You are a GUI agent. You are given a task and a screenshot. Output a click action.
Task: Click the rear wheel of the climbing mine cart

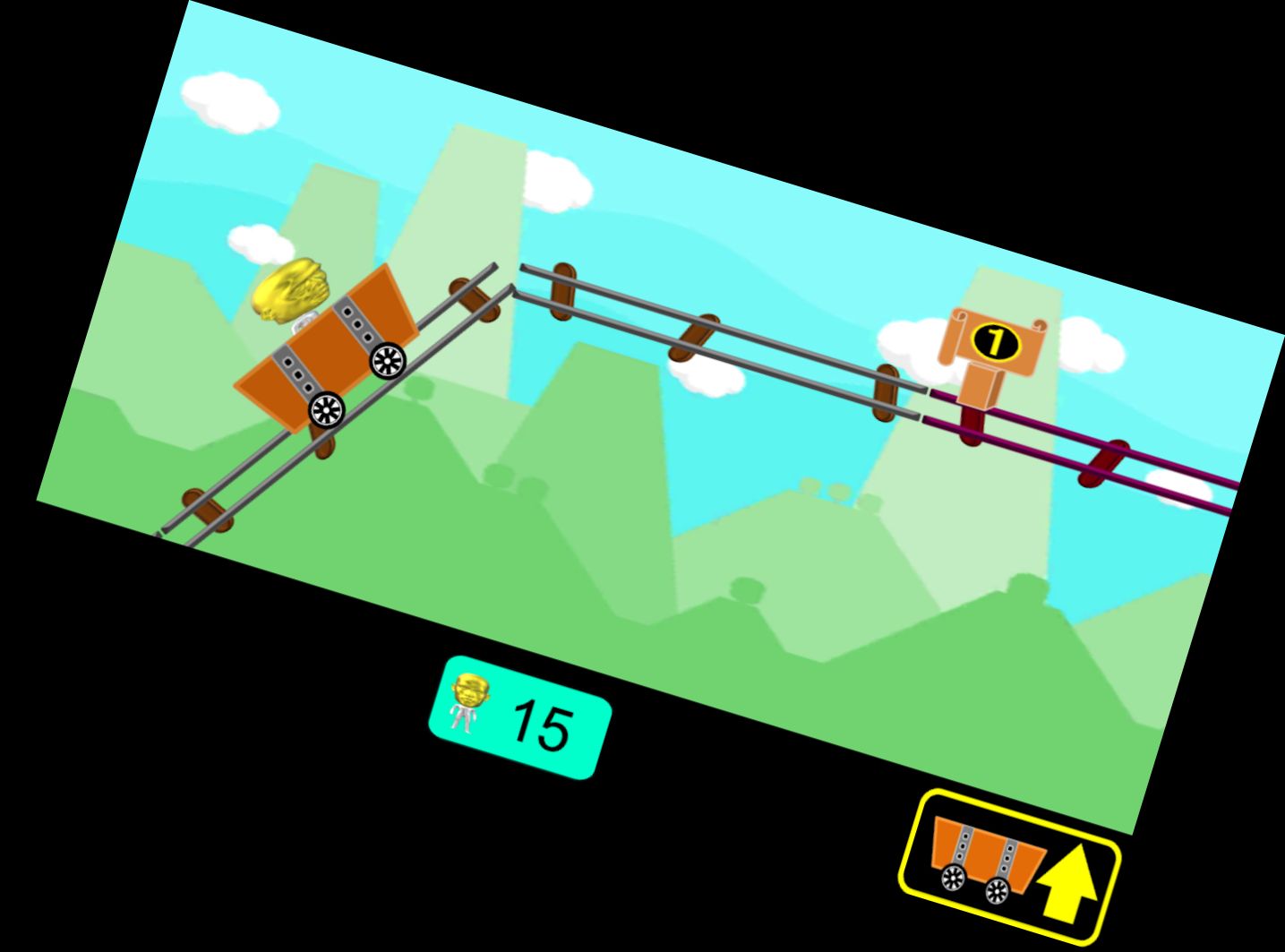tap(326, 411)
